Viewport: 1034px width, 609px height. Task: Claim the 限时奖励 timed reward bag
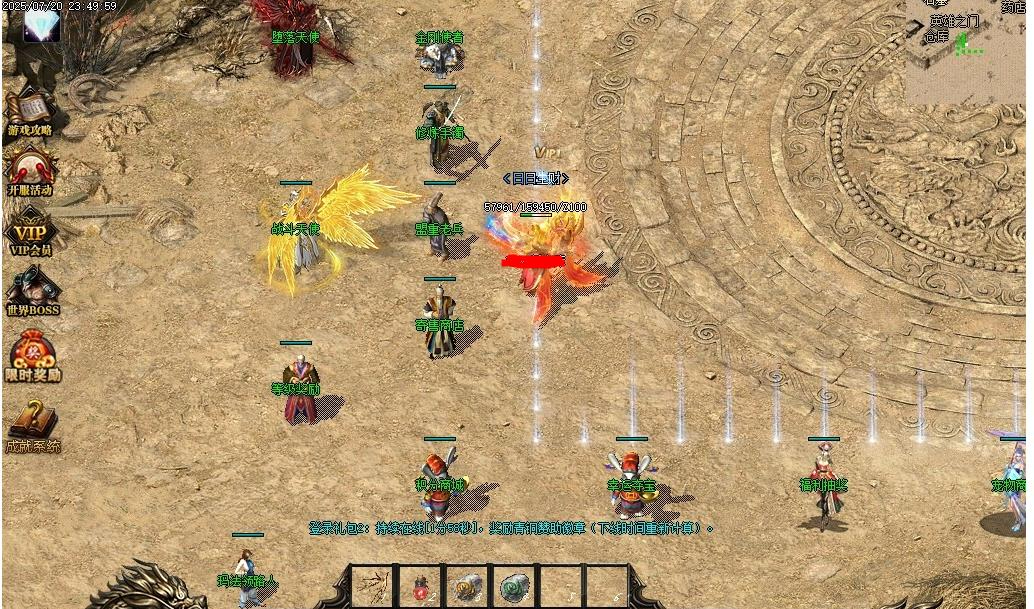pos(33,356)
